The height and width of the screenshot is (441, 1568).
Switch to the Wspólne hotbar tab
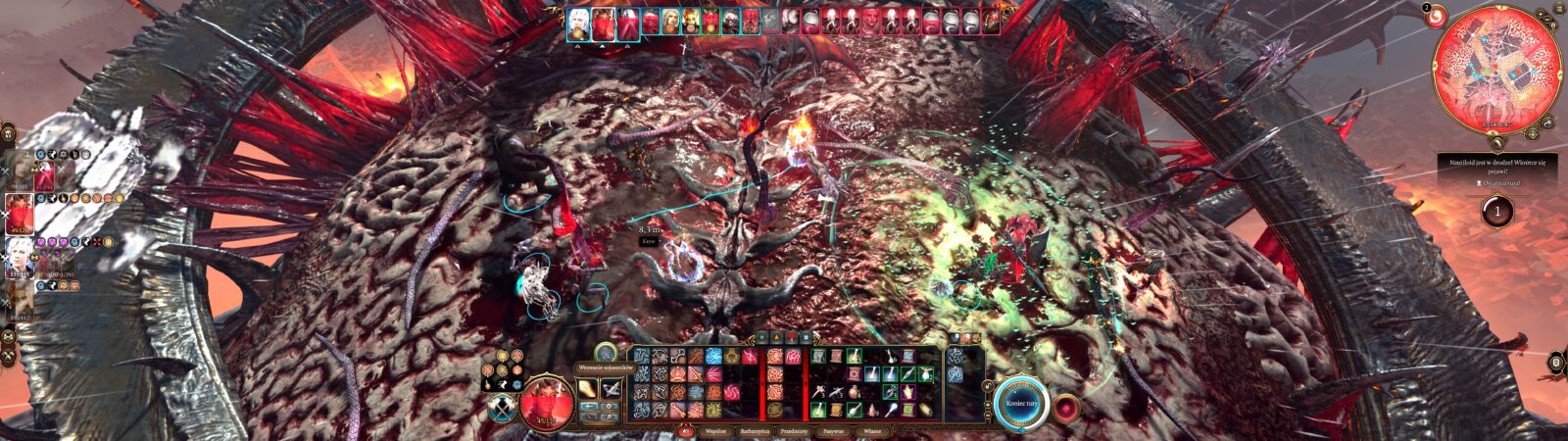click(718, 430)
